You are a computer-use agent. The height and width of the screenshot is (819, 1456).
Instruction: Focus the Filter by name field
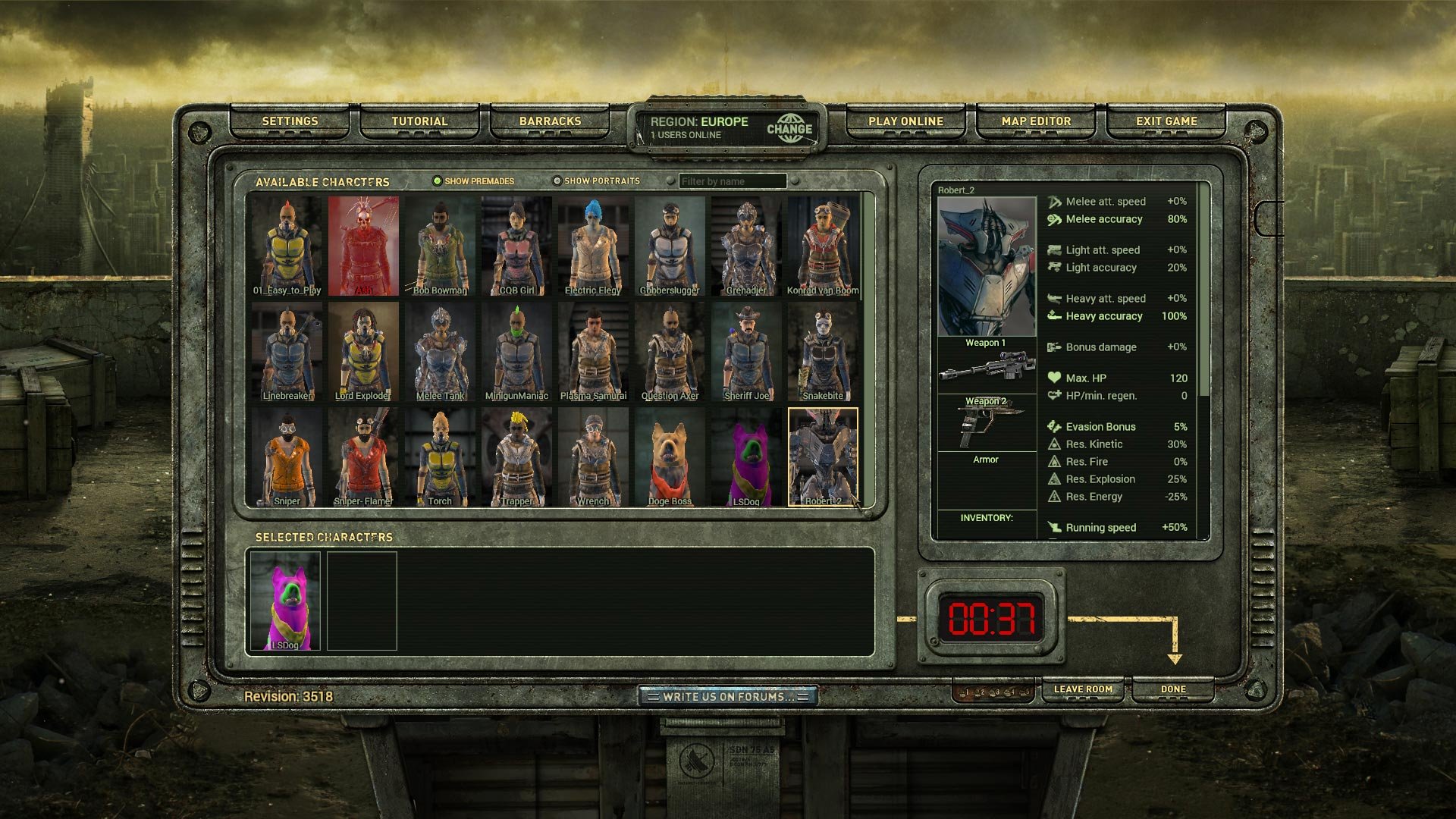coord(732,182)
